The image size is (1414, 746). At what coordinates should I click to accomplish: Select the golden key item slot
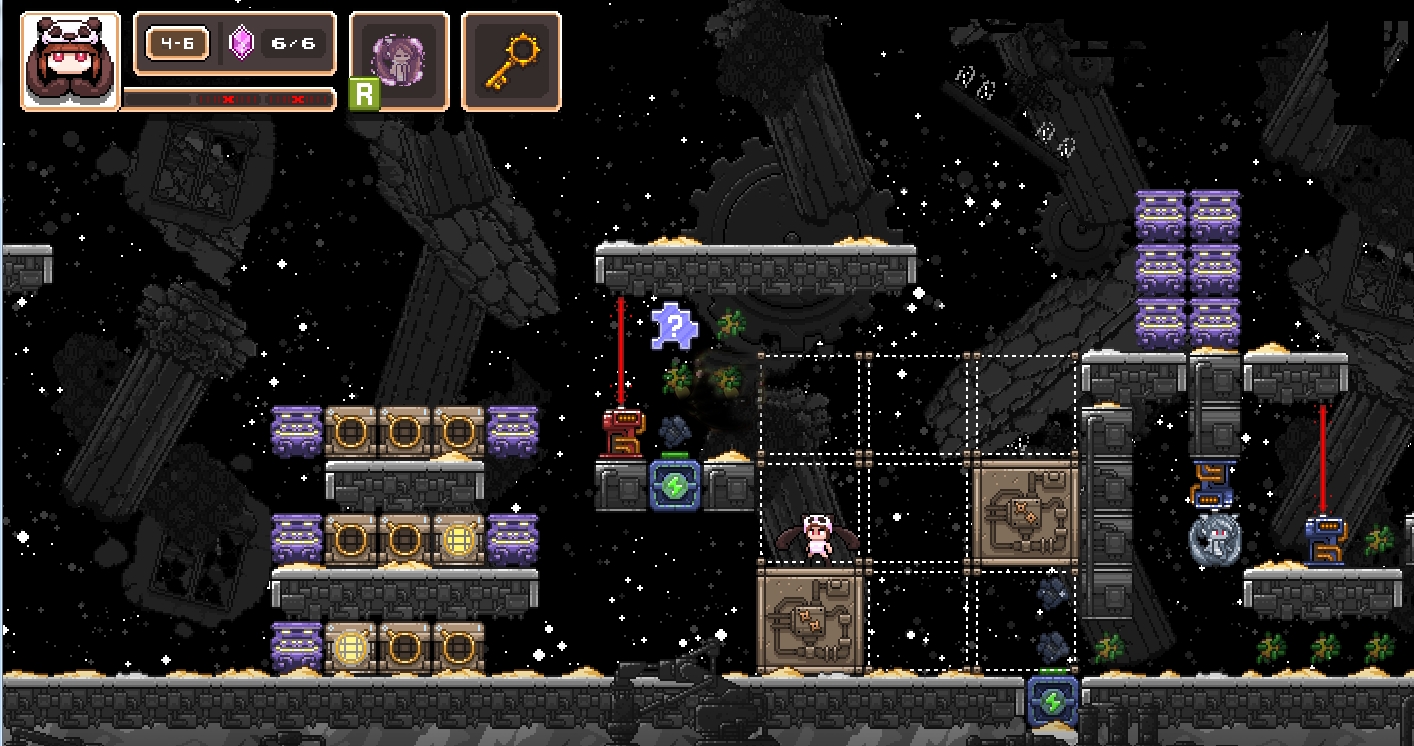pos(511,60)
